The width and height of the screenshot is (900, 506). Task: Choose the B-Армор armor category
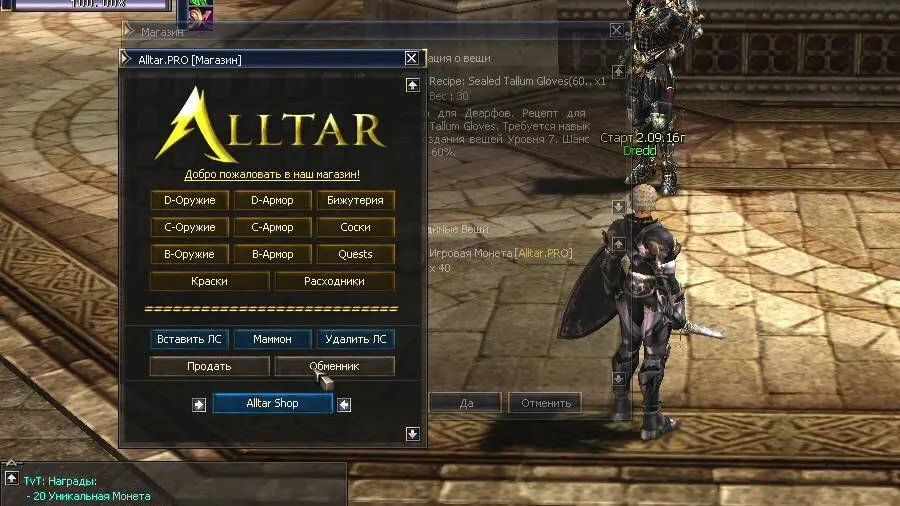[x=272, y=254]
